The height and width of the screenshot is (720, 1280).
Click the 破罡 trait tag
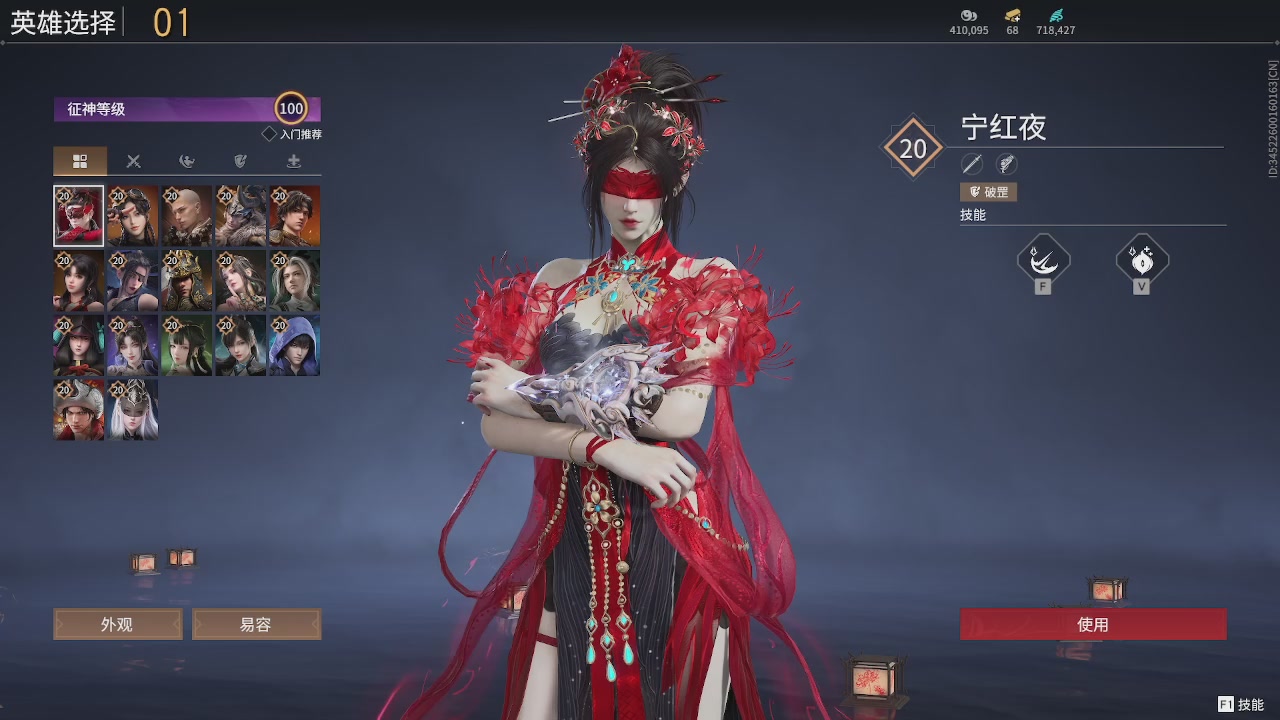[x=988, y=191]
